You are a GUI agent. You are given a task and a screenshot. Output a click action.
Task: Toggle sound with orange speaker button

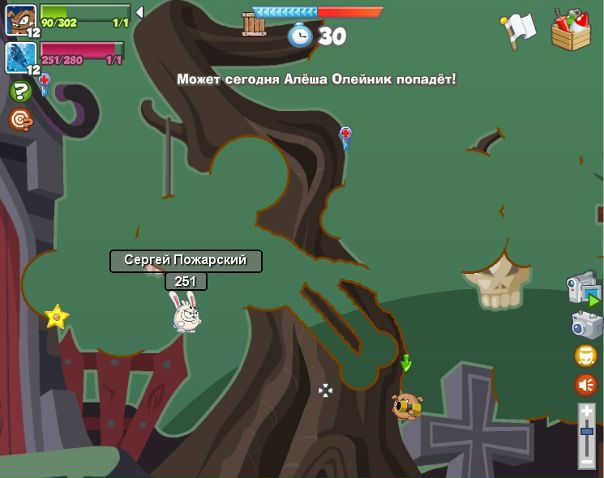click(586, 384)
